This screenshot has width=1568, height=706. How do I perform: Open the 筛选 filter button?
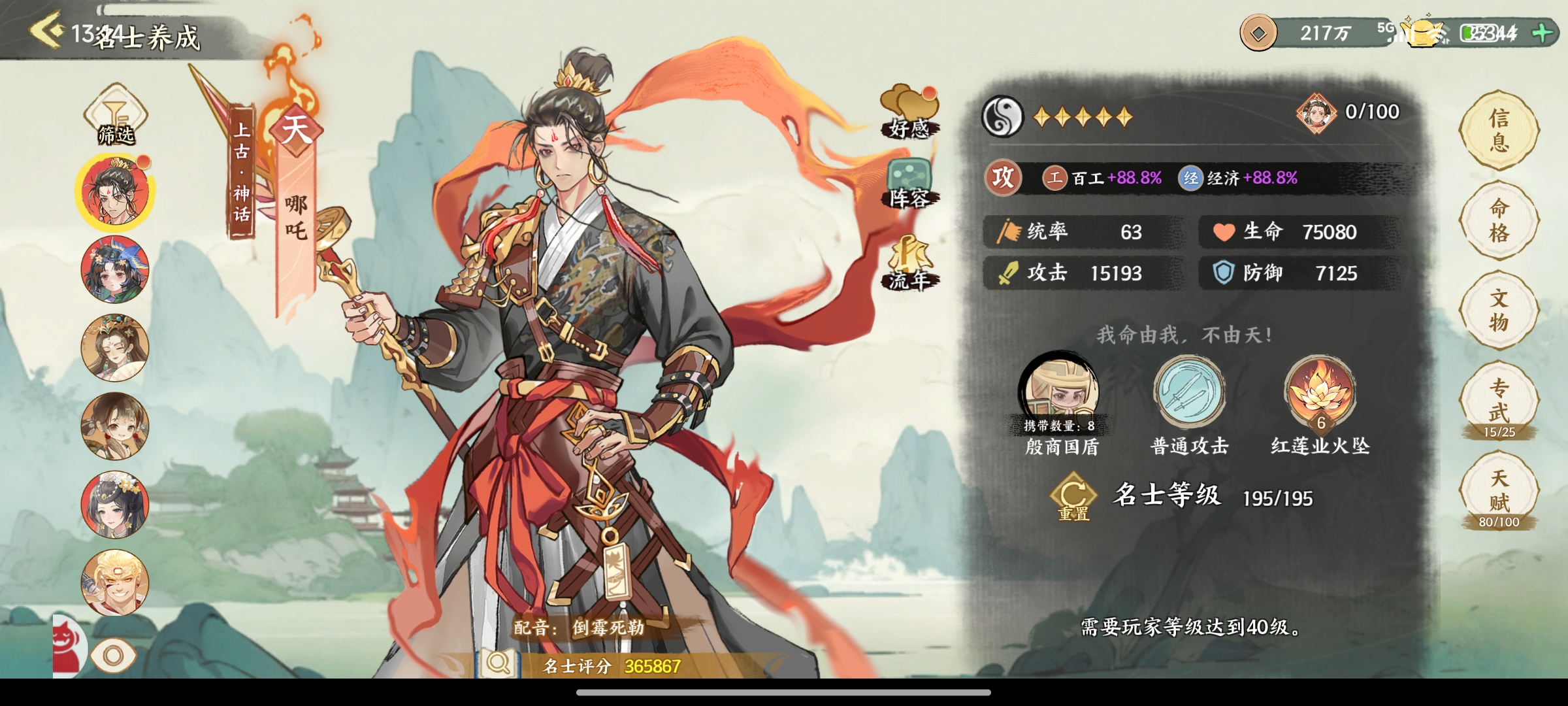(x=116, y=116)
